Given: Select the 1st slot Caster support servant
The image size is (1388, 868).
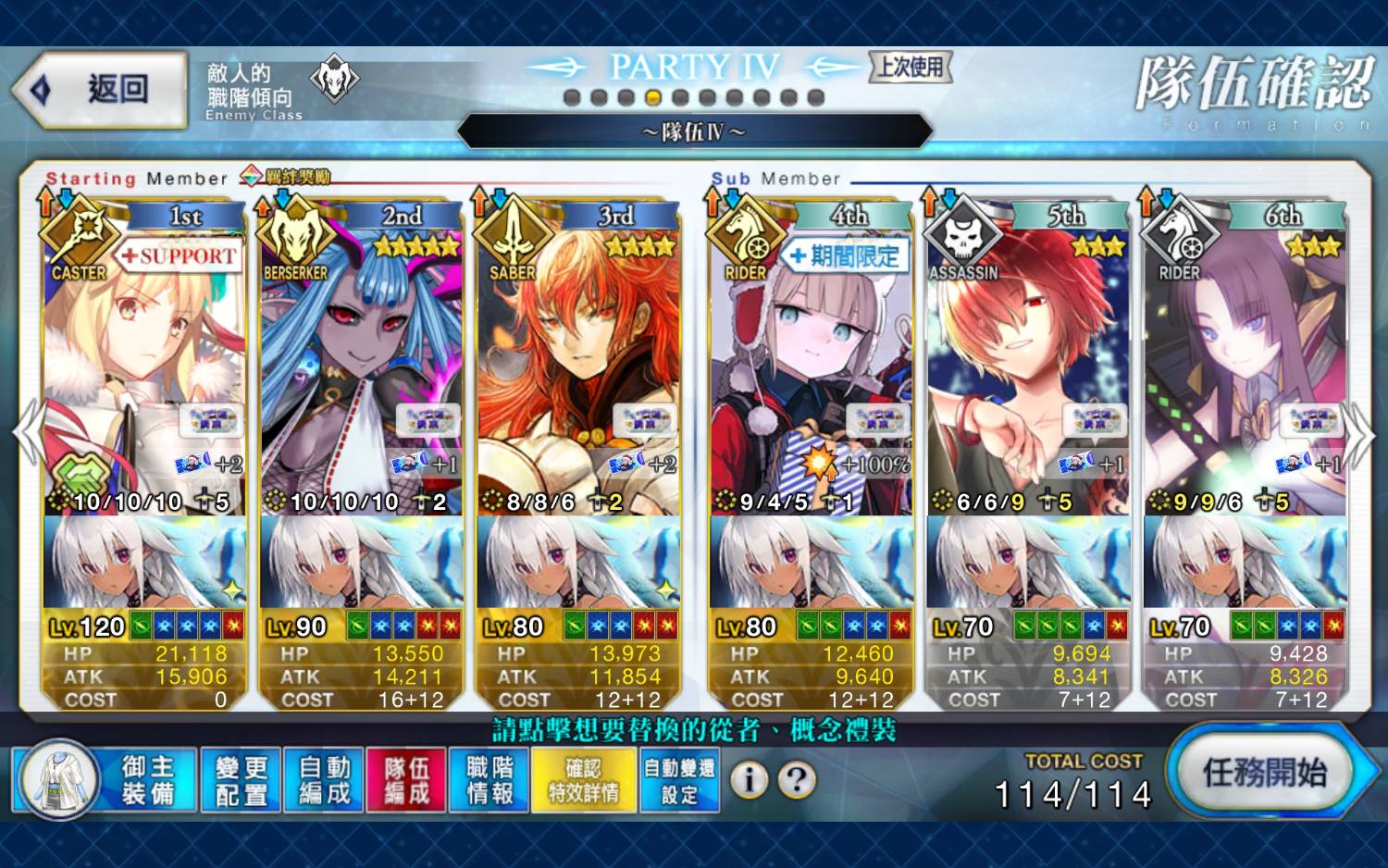Looking at the screenshot, I should [144, 370].
